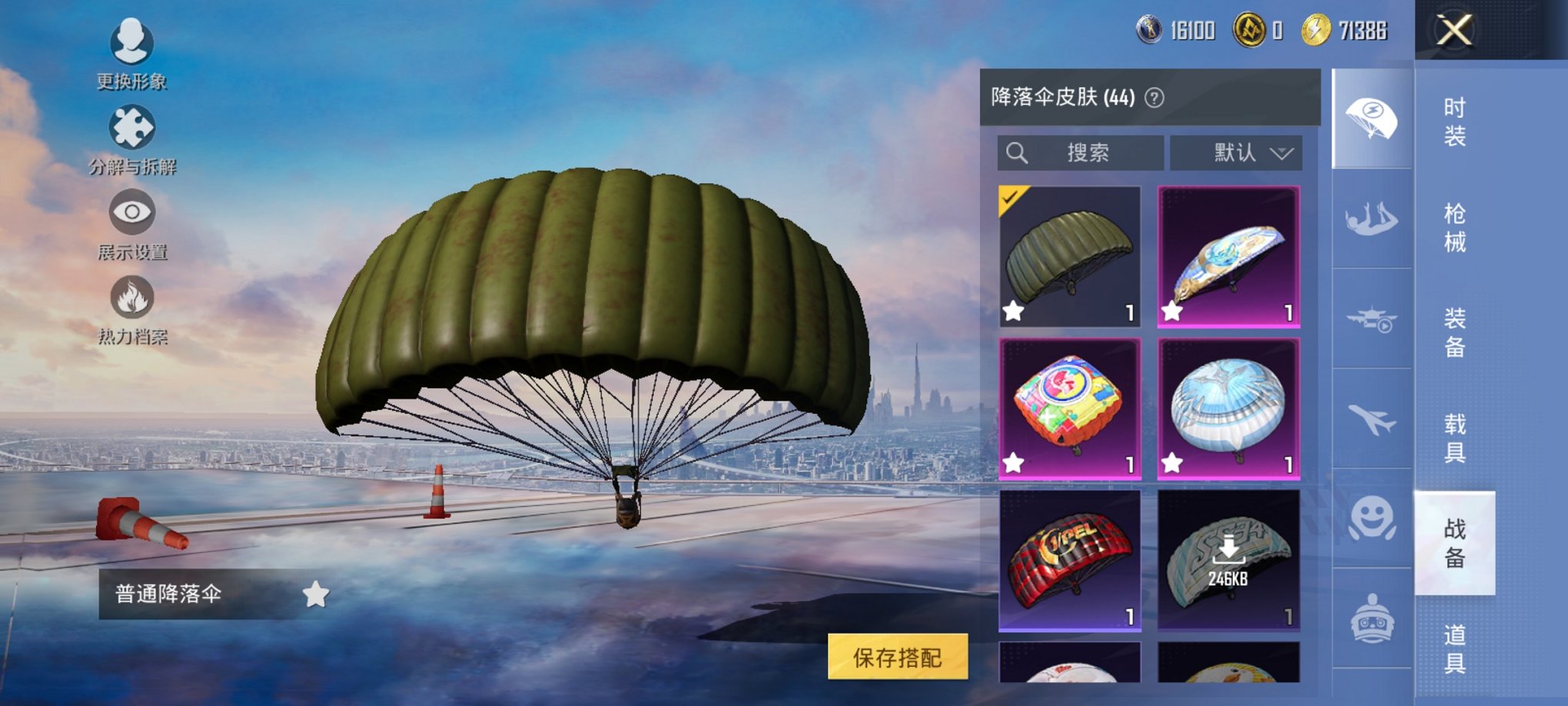Toggle favorite on the colorful square parachute
Screen dimensions: 1568x706
click(1013, 461)
